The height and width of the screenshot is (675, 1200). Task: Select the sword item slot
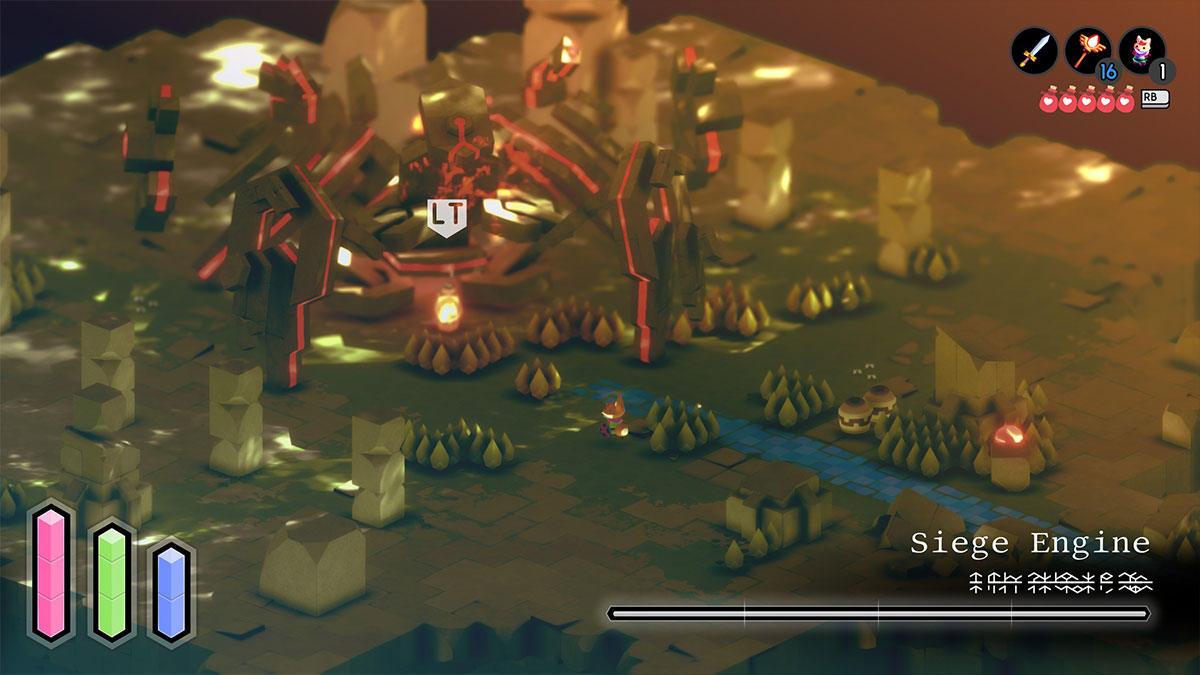(1034, 50)
